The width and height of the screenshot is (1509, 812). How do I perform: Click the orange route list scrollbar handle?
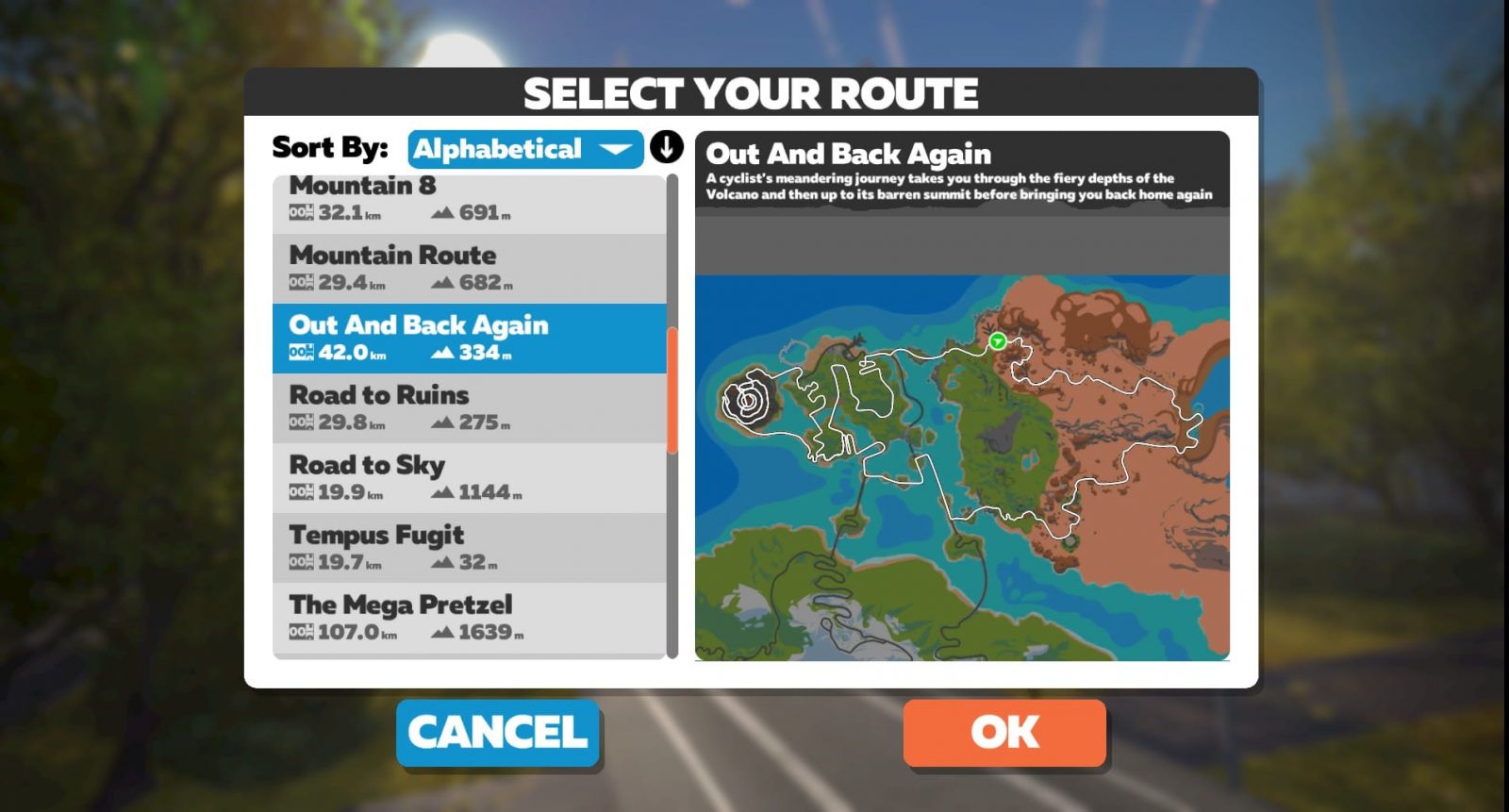(672, 390)
